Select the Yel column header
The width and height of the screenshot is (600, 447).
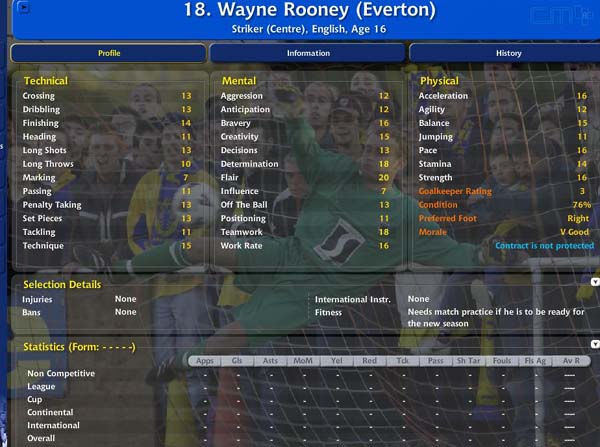336,361
